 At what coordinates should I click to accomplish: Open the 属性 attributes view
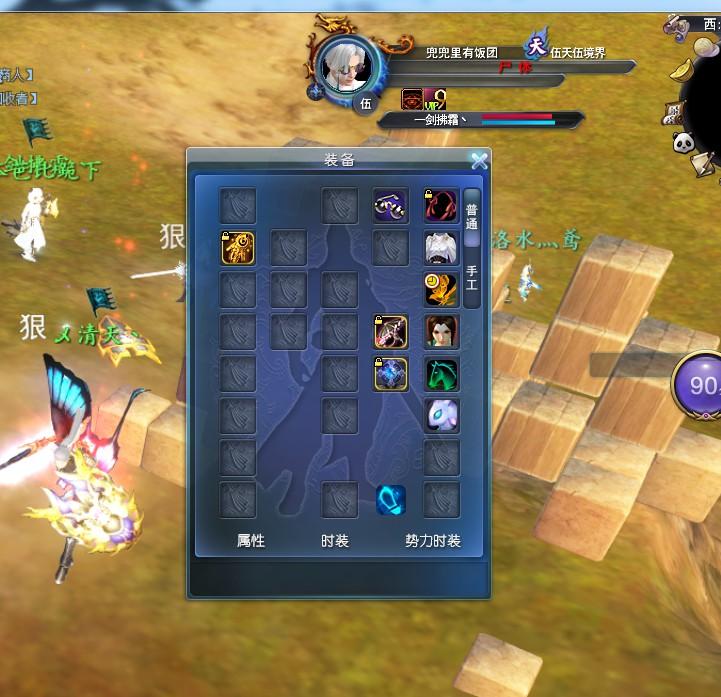250,541
